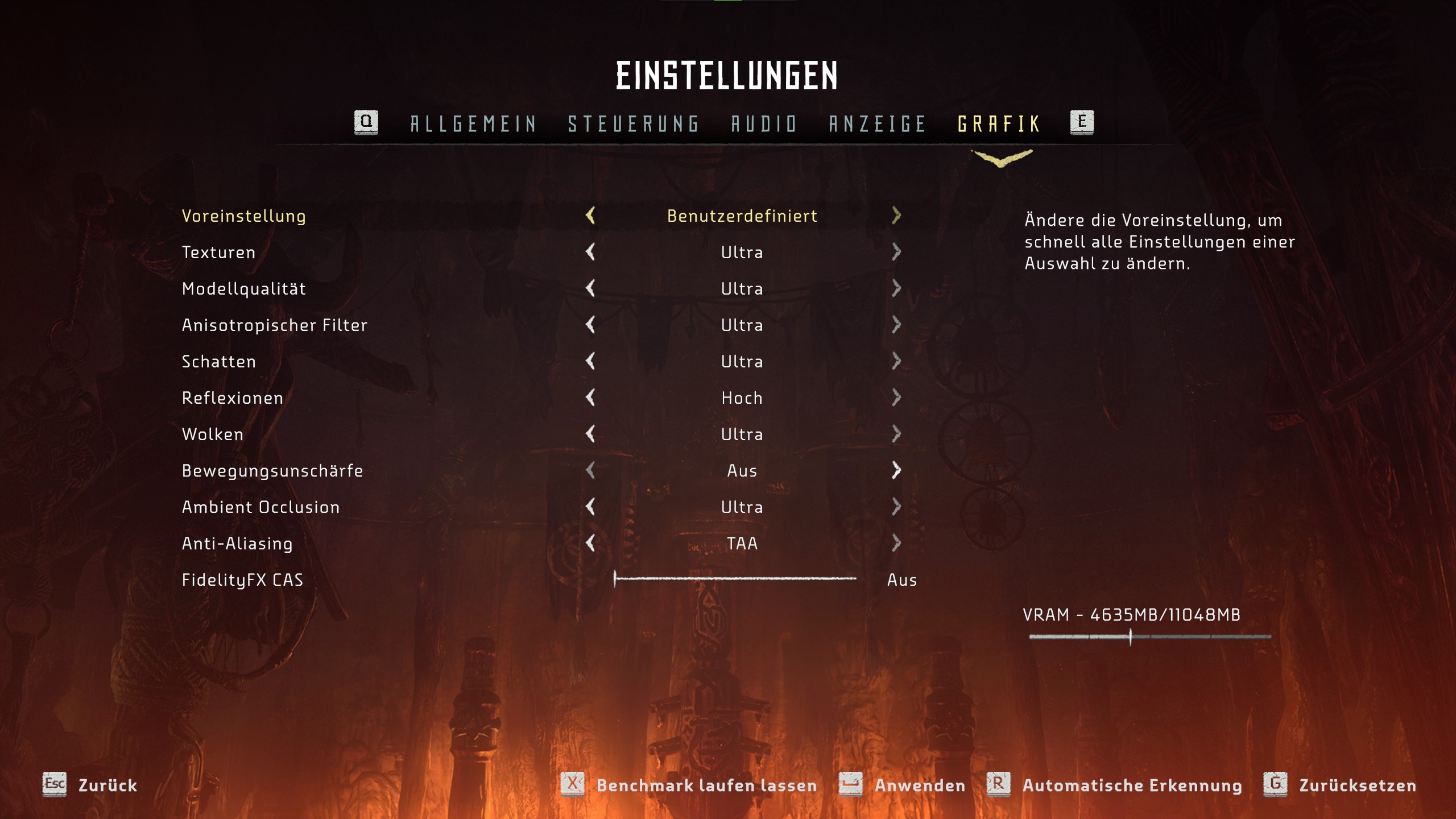Turn on Bewegungsunschärfe with right arrow
Viewport: 1456px width, 819px height.
pos(896,470)
